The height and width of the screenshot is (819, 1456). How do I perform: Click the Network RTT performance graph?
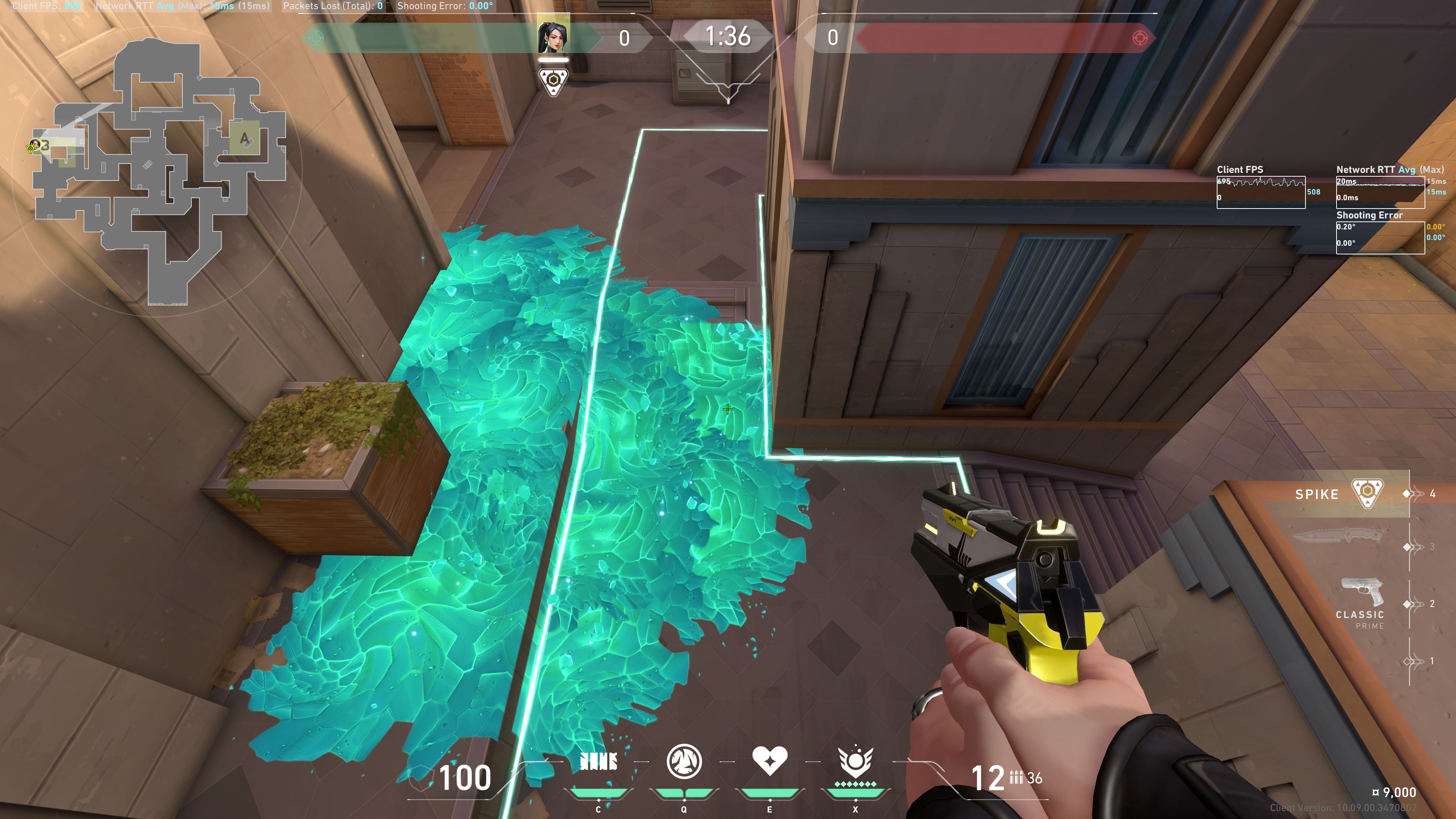coord(1380,192)
